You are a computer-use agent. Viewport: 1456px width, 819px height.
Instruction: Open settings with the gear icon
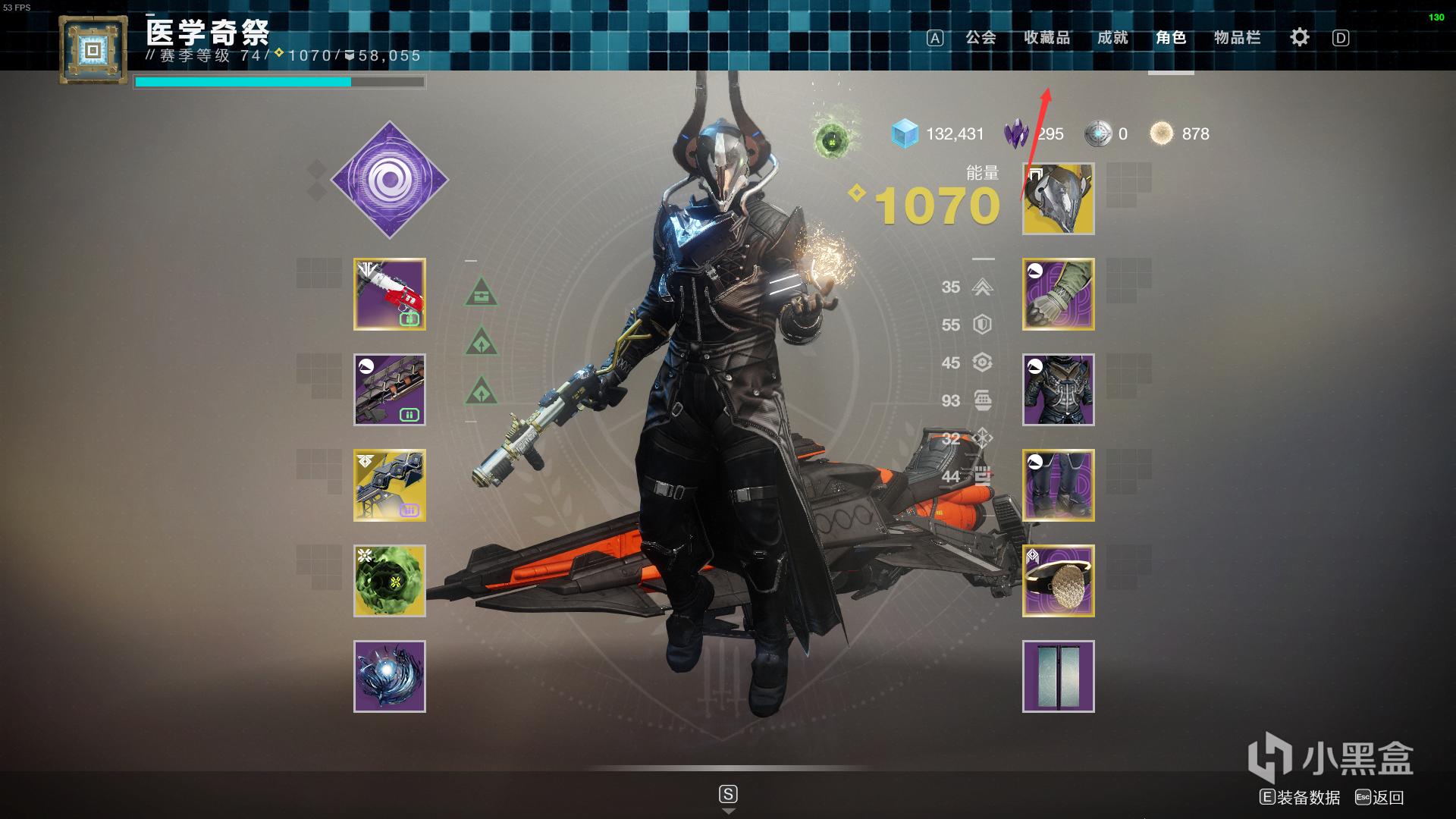(x=1299, y=37)
